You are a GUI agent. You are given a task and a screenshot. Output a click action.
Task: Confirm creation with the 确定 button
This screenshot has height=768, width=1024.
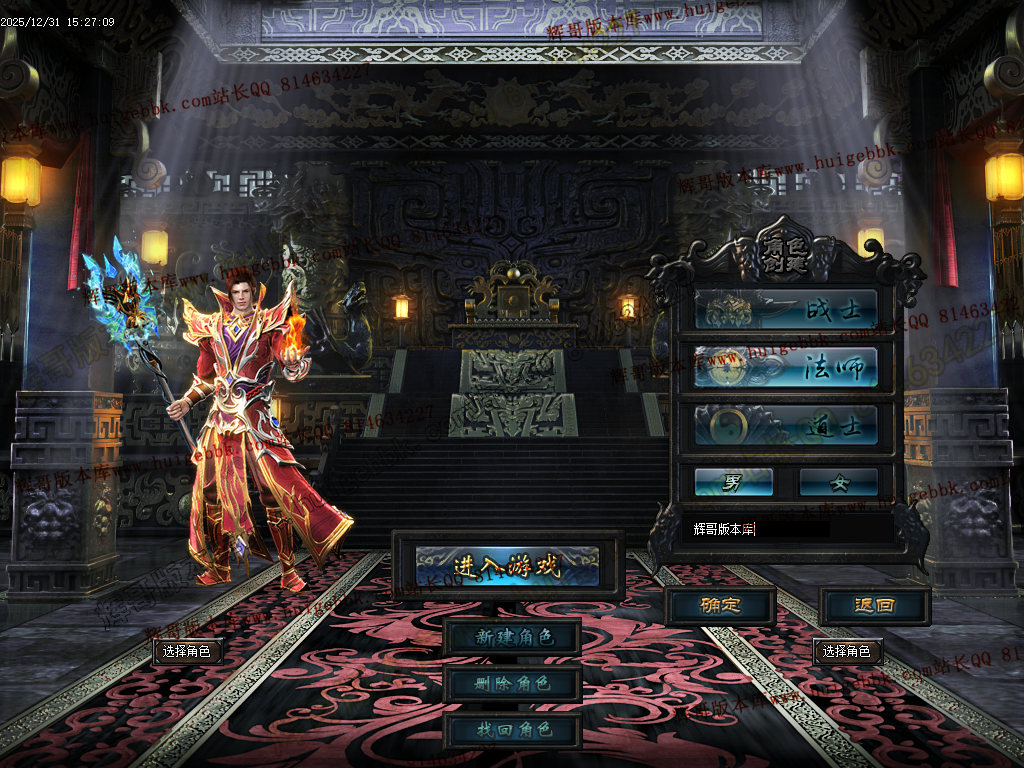click(x=720, y=605)
